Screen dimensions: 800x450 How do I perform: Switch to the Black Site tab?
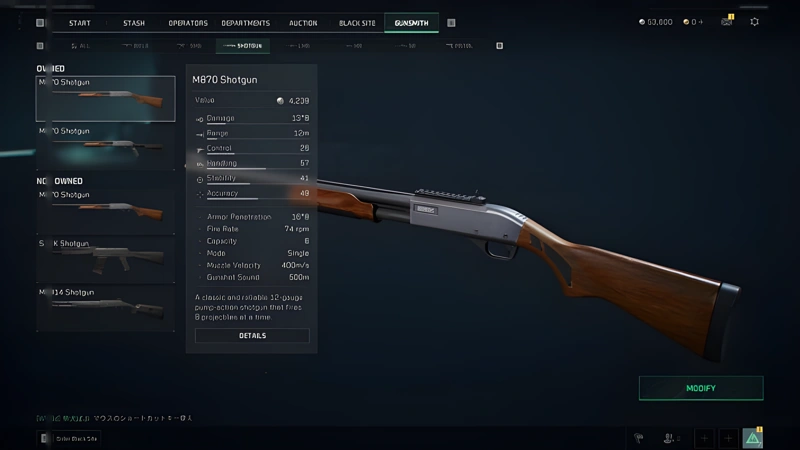coord(357,22)
